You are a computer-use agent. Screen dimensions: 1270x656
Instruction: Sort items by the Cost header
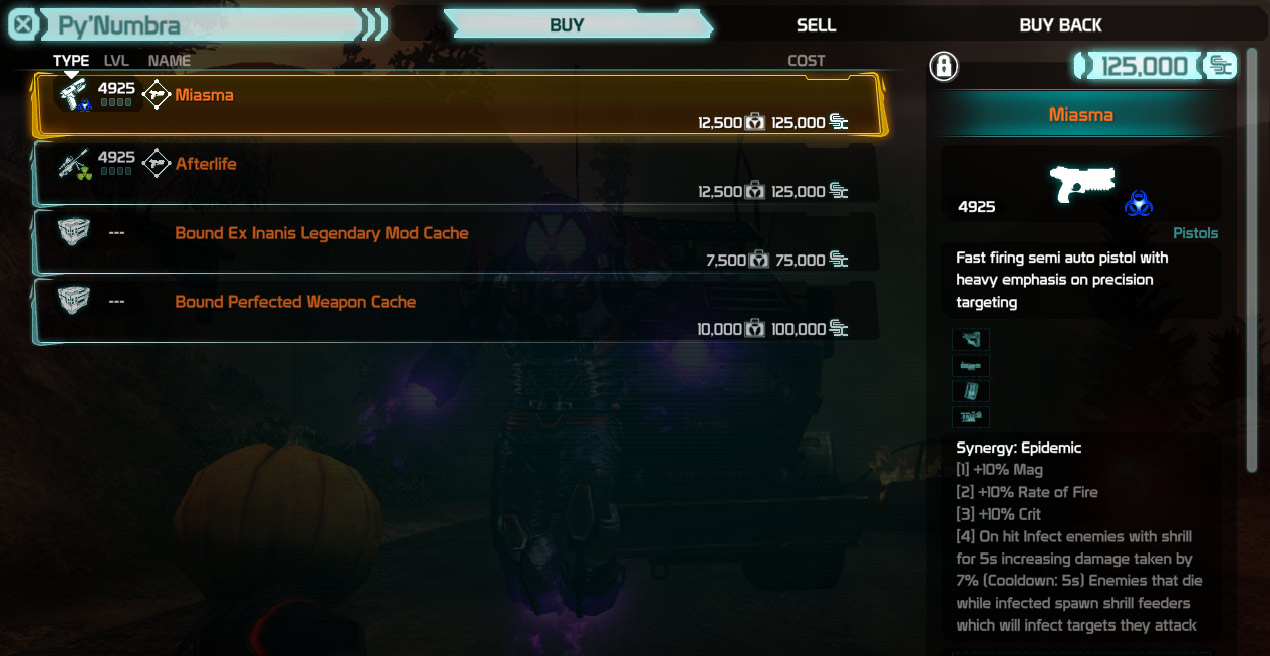[x=806, y=61]
